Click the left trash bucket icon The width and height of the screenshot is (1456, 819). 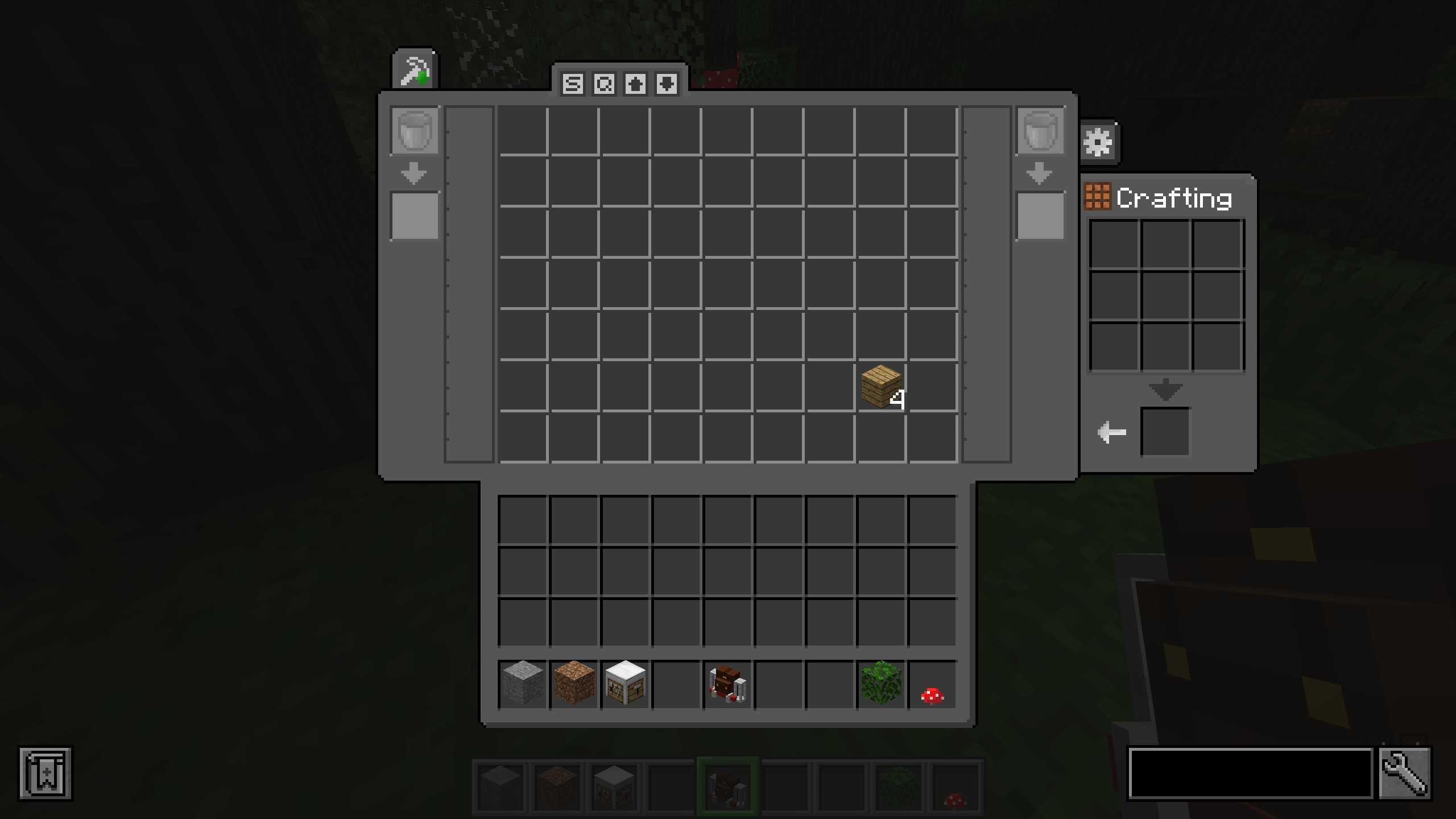[415, 132]
